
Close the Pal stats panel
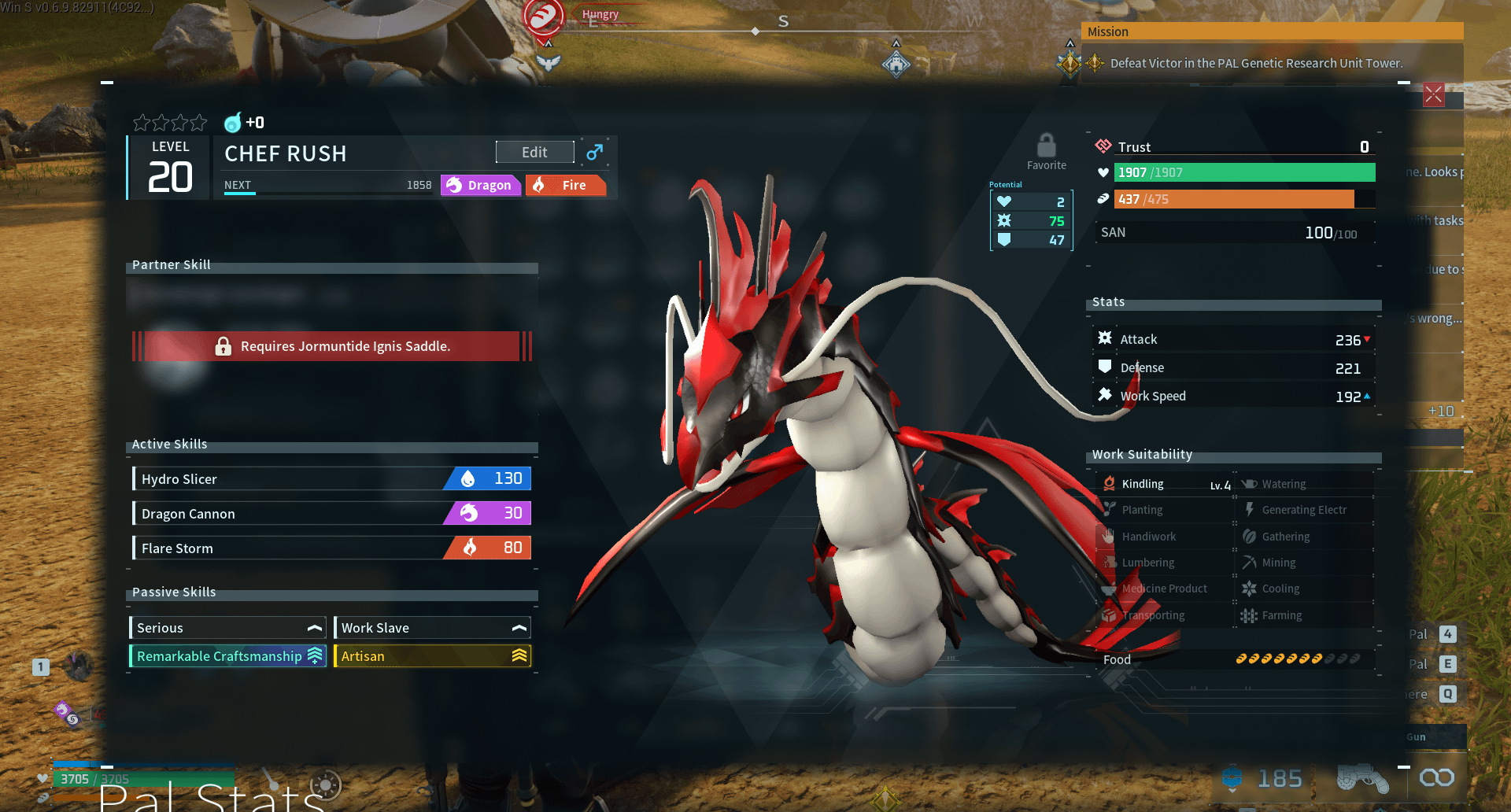pyautogui.click(x=1433, y=95)
